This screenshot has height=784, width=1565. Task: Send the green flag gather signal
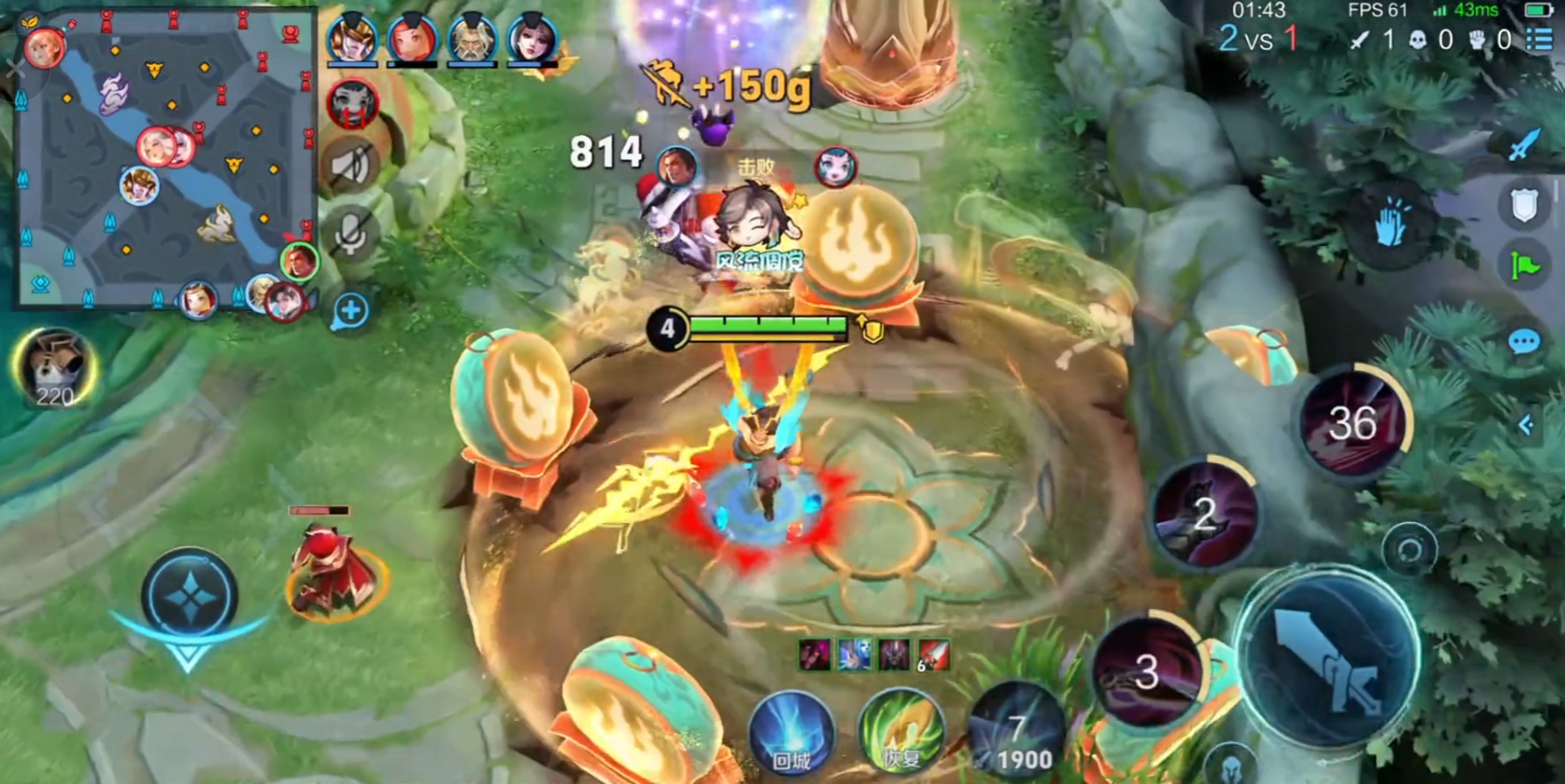pos(1524,265)
